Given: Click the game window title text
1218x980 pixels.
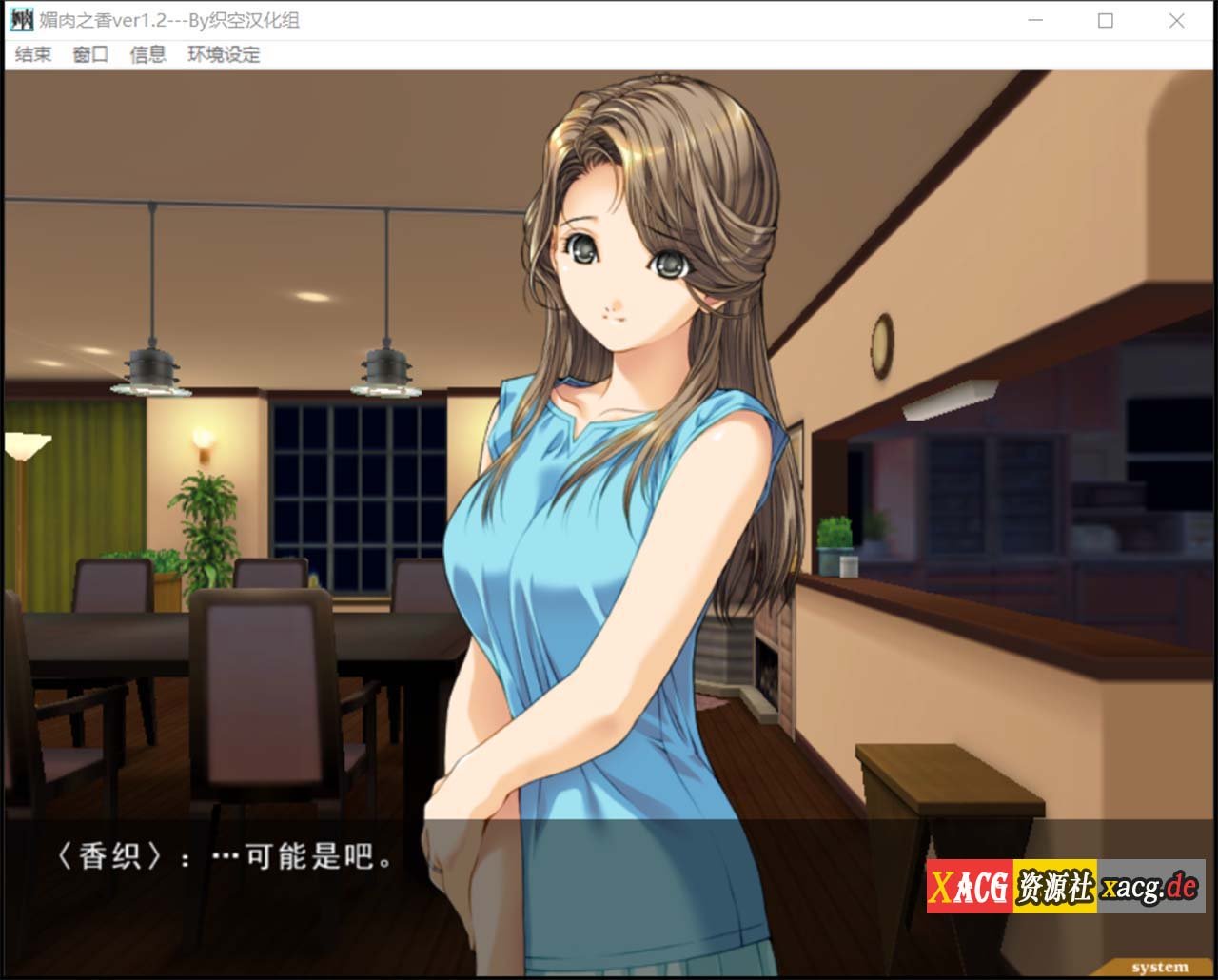Looking at the screenshot, I should coord(171,19).
